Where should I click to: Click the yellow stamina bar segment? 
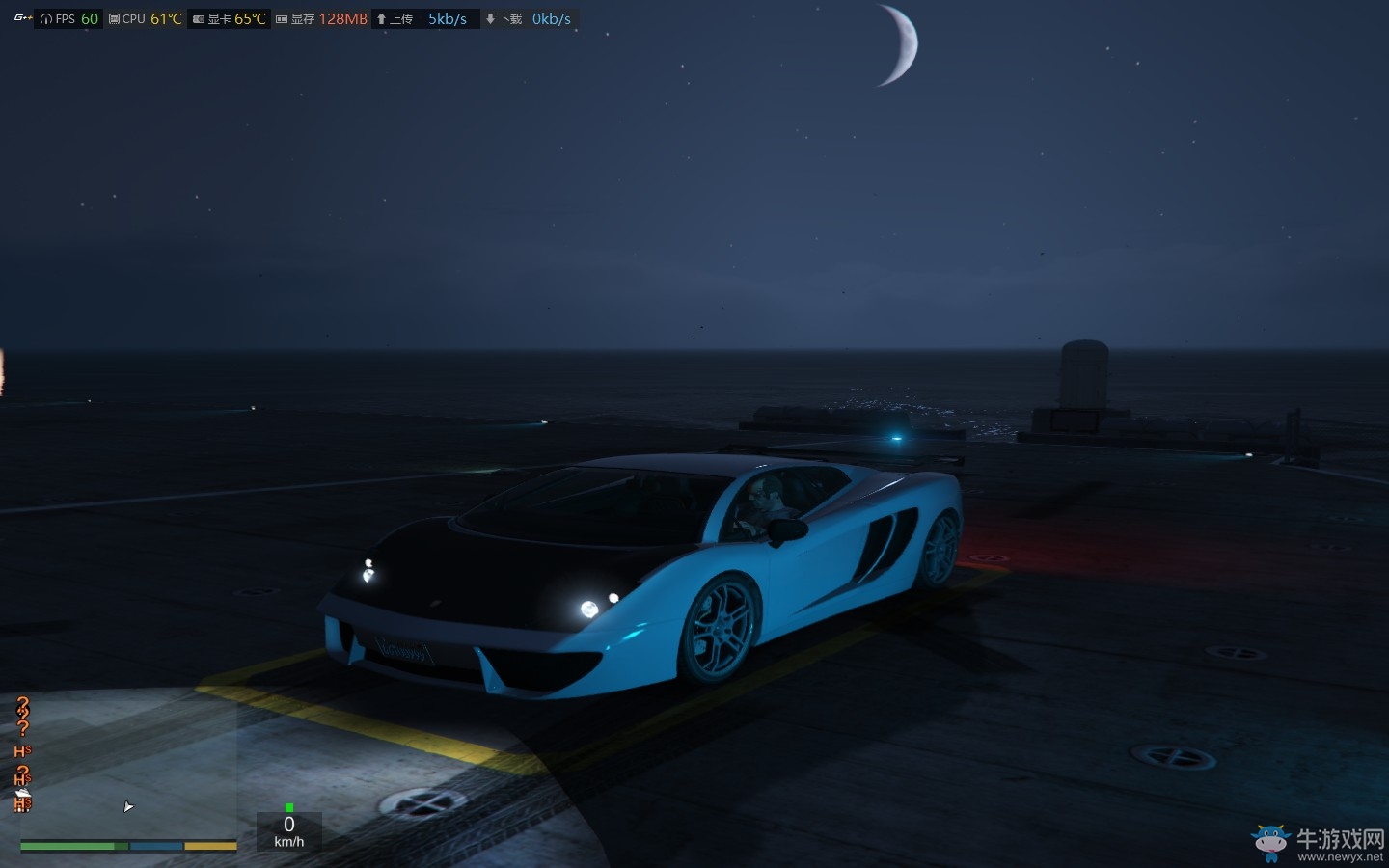[210, 846]
